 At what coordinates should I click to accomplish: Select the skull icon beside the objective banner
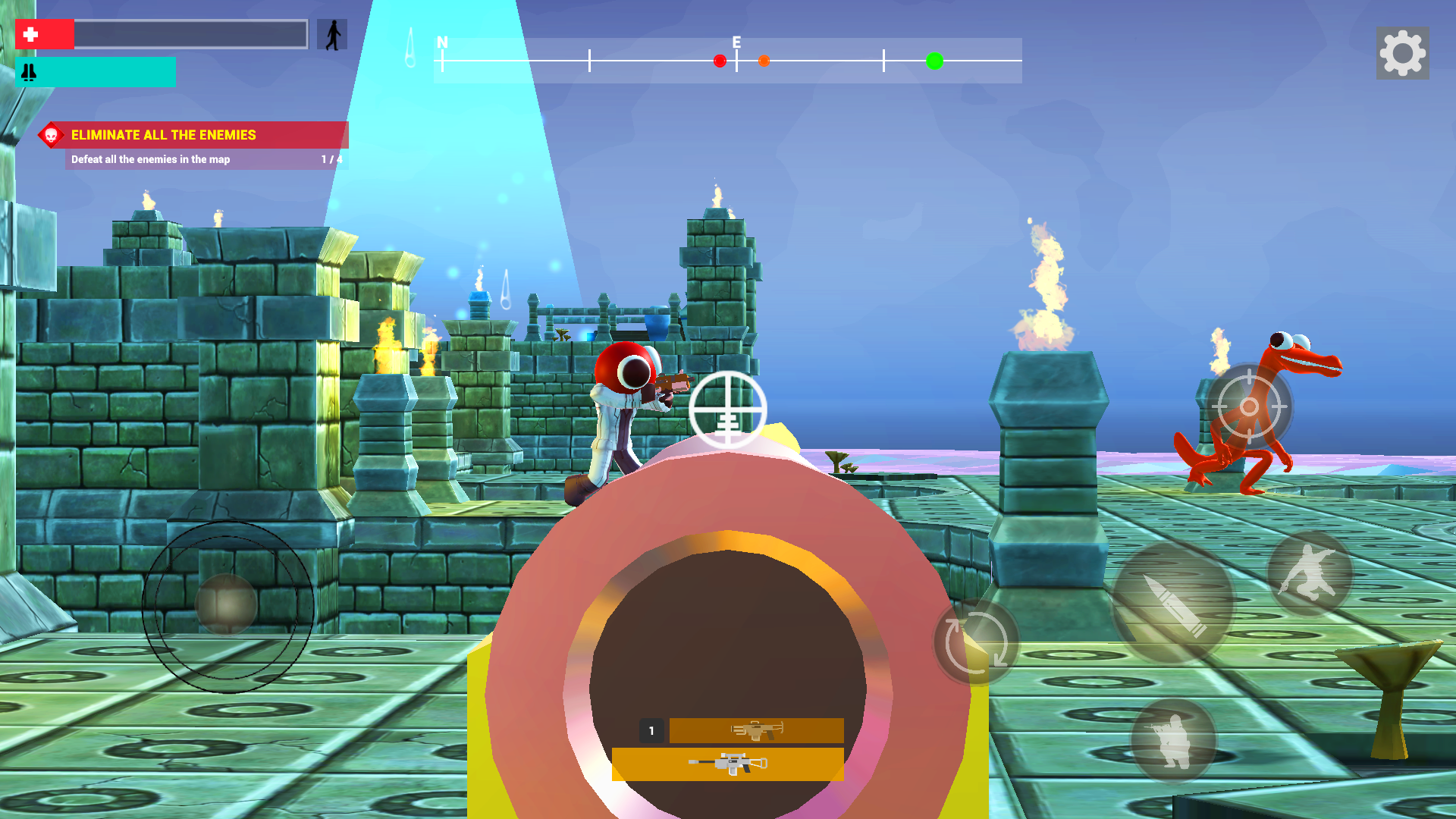50,135
